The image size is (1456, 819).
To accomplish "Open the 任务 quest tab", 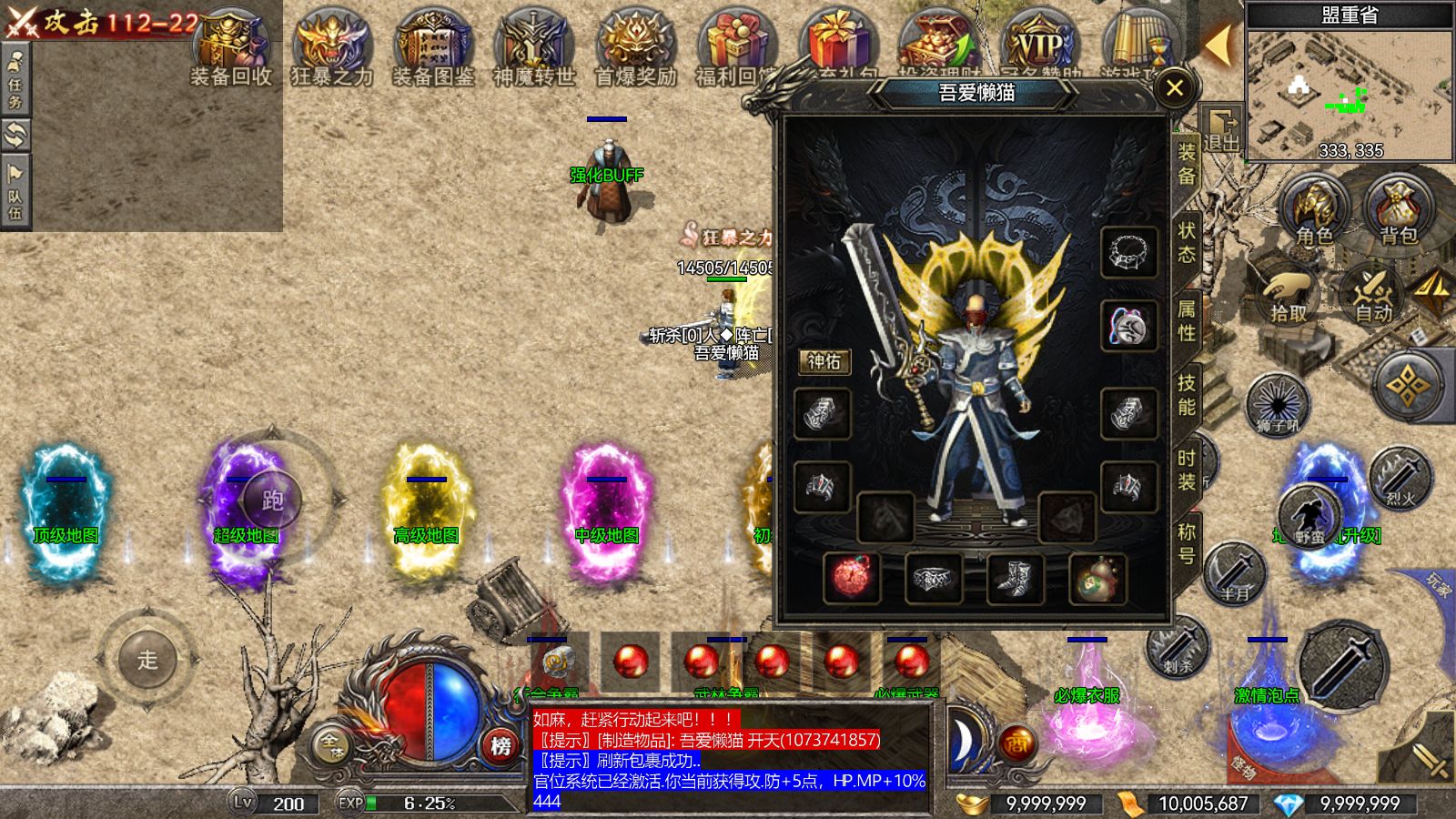I will tap(15, 78).
